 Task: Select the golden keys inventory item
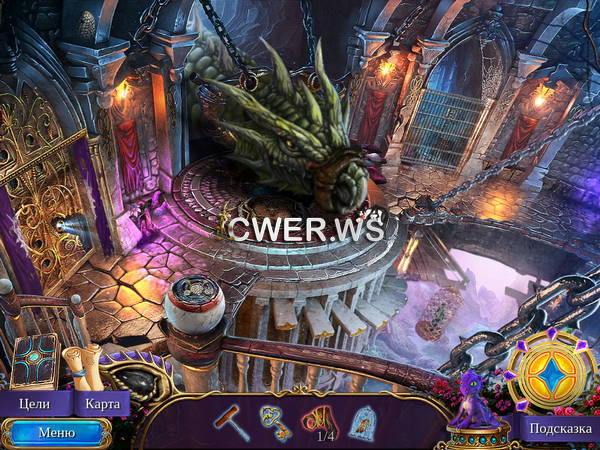pos(275,421)
